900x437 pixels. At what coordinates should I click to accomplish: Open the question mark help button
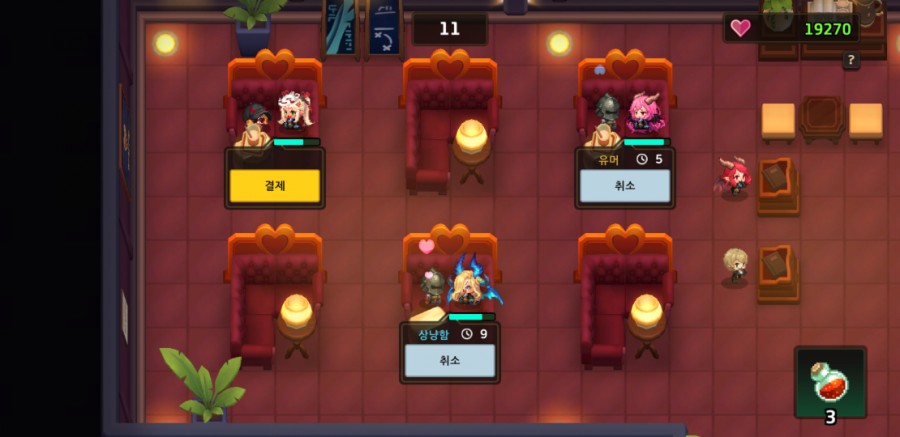pos(851,61)
